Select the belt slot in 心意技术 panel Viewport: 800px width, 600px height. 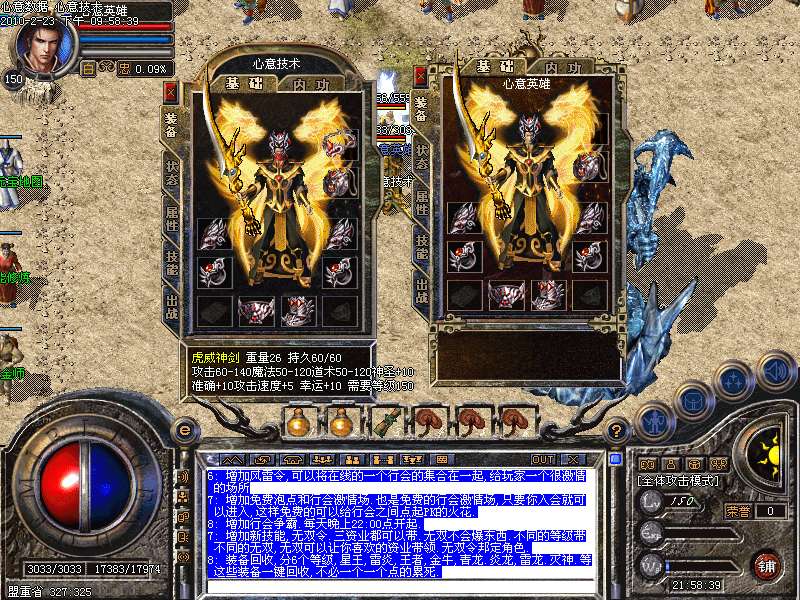tap(255, 311)
